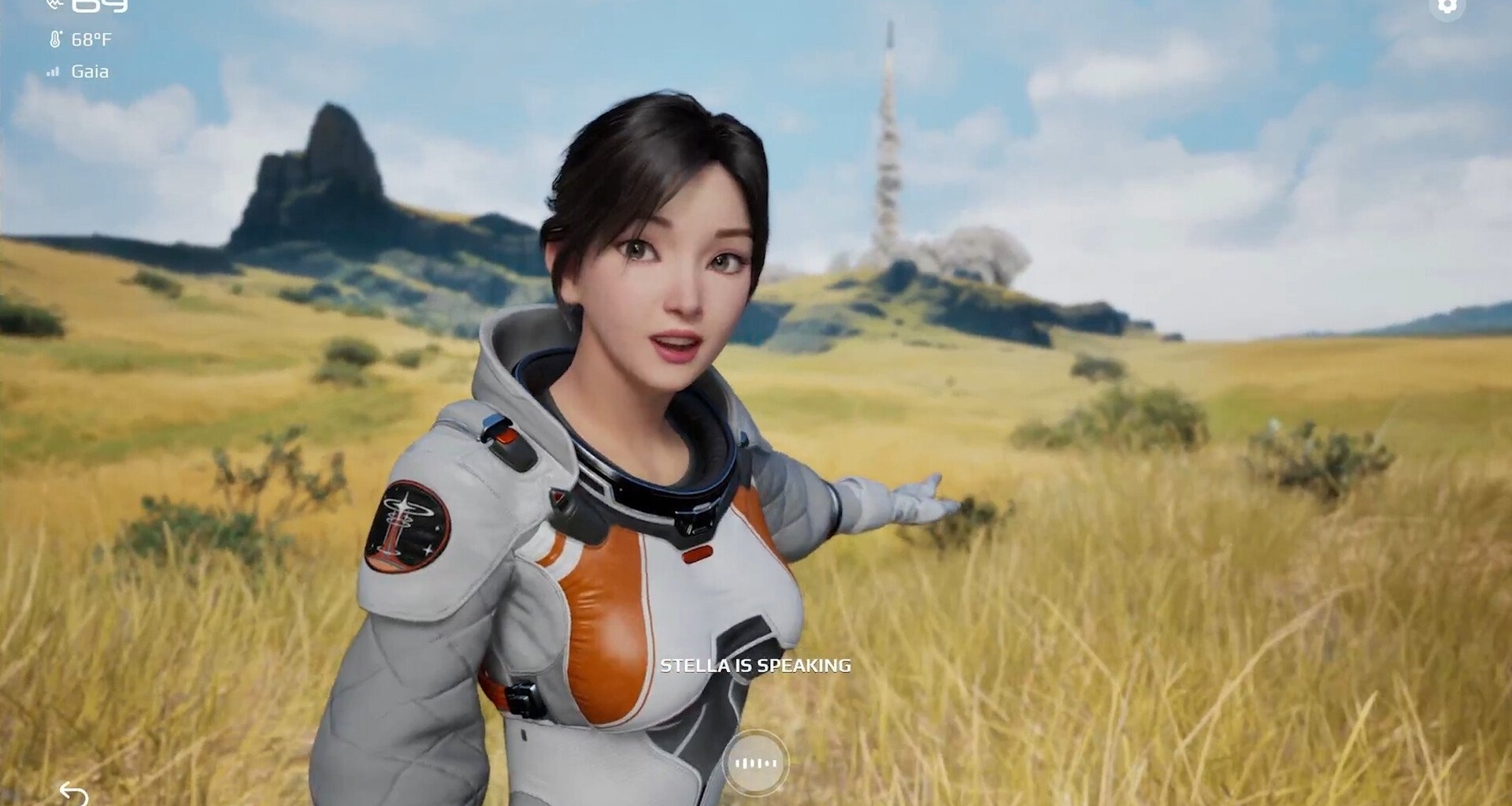Select the thermometer icon beside the temperature

(54, 37)
